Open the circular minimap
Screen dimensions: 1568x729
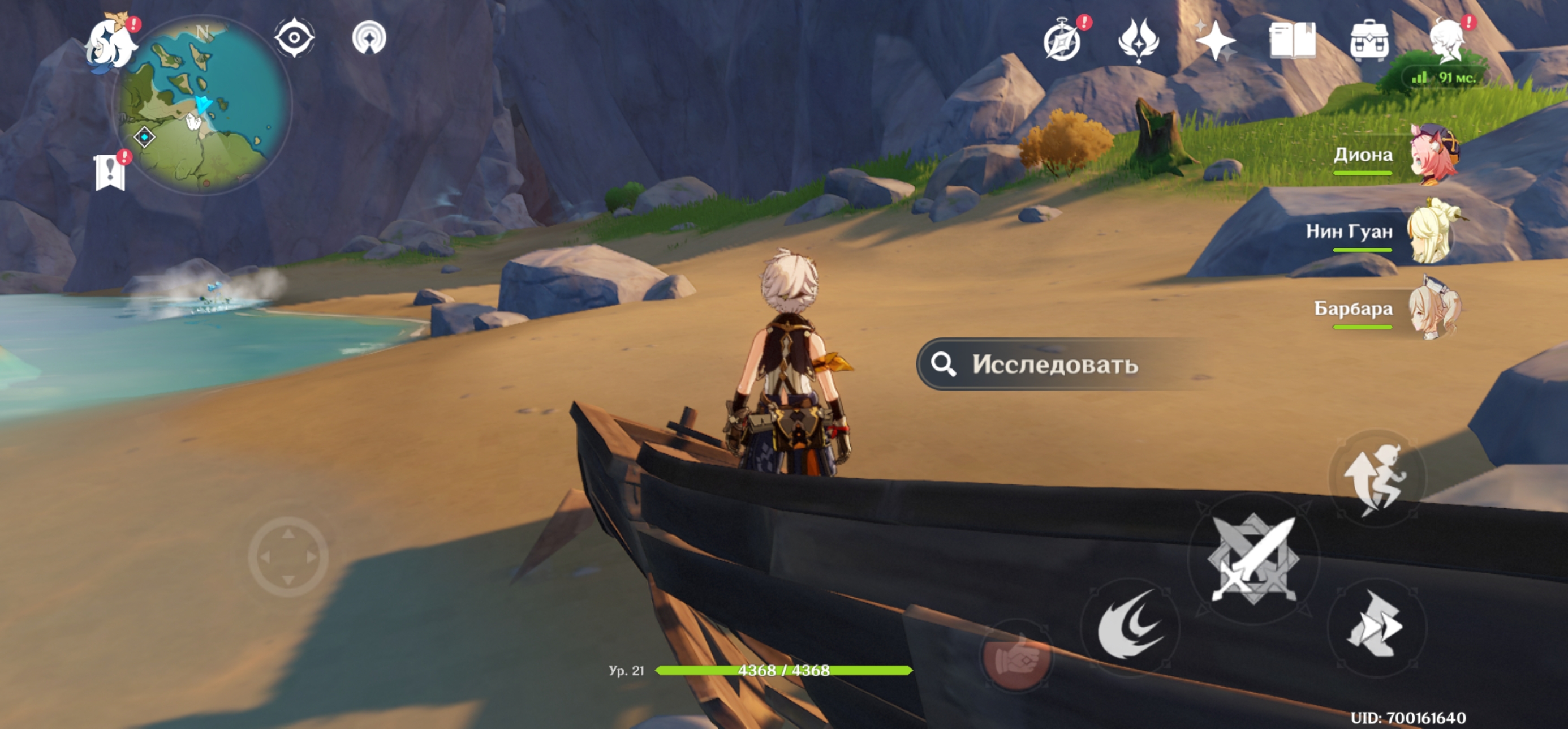pos(202,105)
